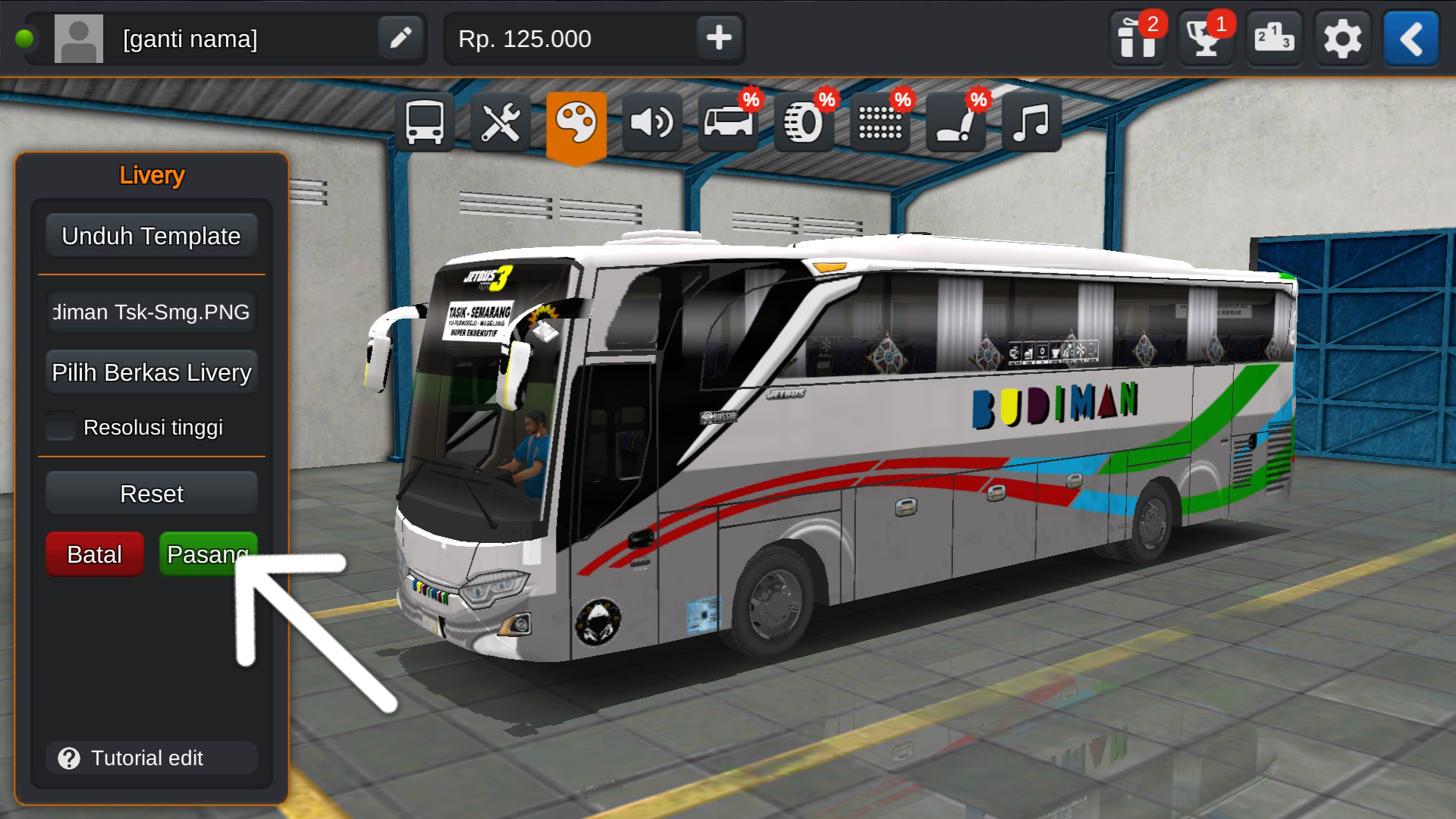Open the horn sound settings speaker icon
The height and width of the screenshot is (819, 1456).
[x=653, y=121]
